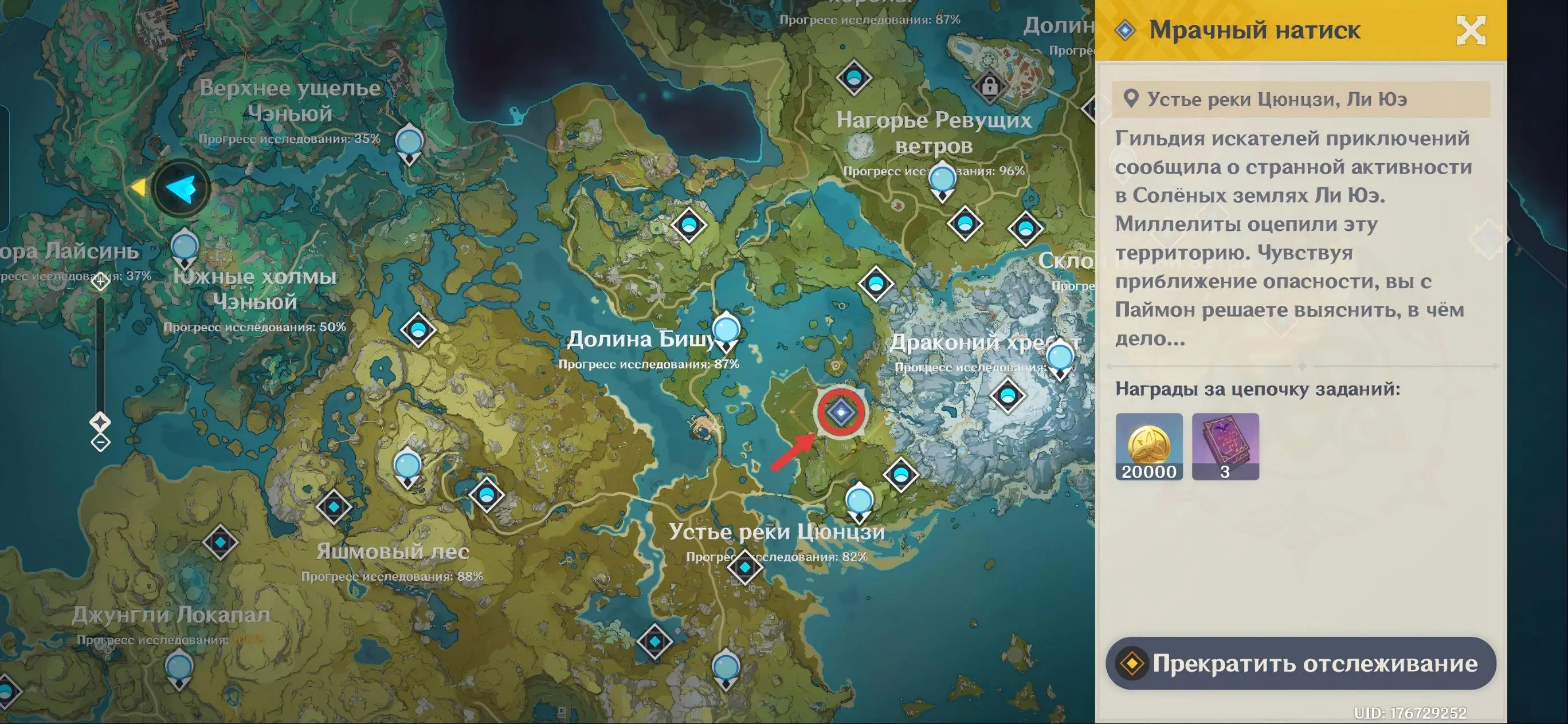1568x724 pixels.
Task: Select the locked padlock map marker
Action: 989,85
